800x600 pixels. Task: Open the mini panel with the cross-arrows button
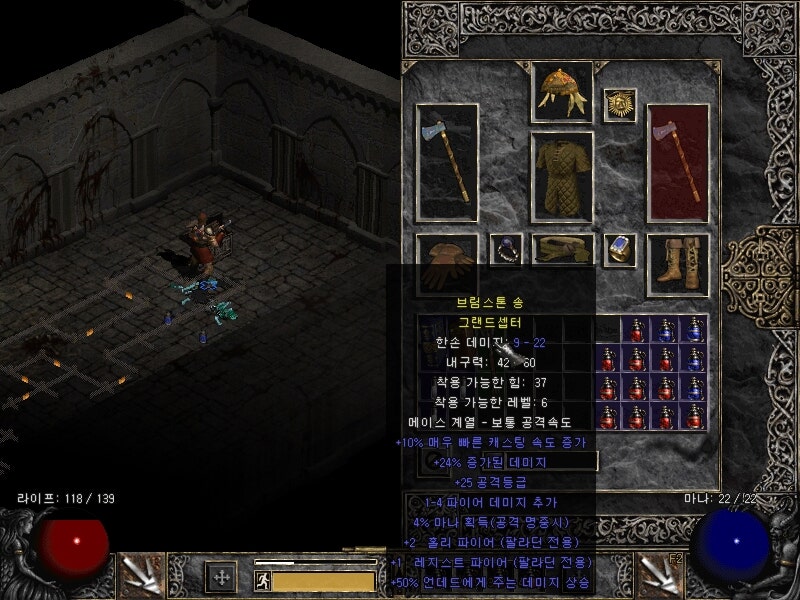point(221,577)
